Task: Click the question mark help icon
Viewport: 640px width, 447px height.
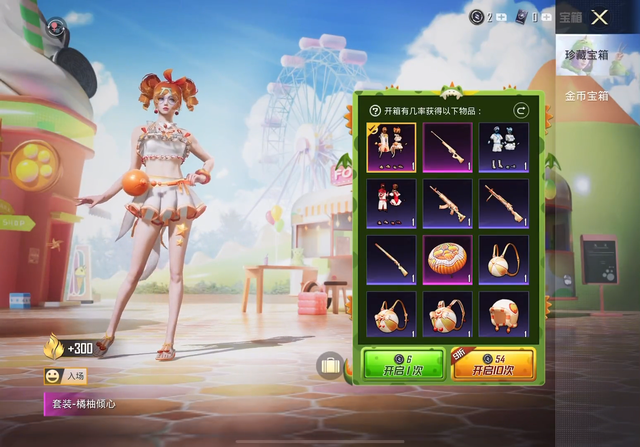Action: click(x=375, y=111)
